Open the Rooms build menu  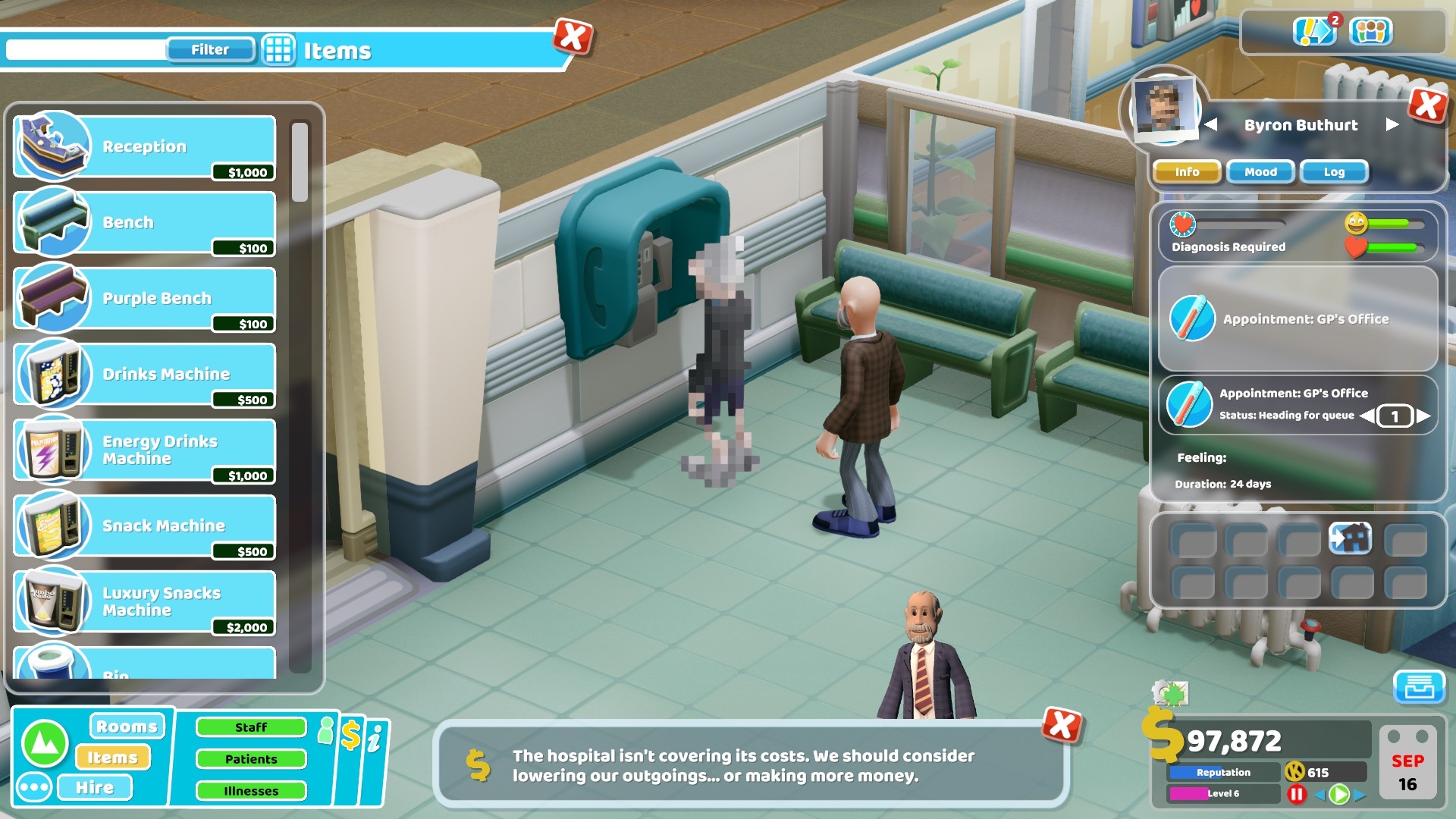pyautogui.click(x=127, y=726)
